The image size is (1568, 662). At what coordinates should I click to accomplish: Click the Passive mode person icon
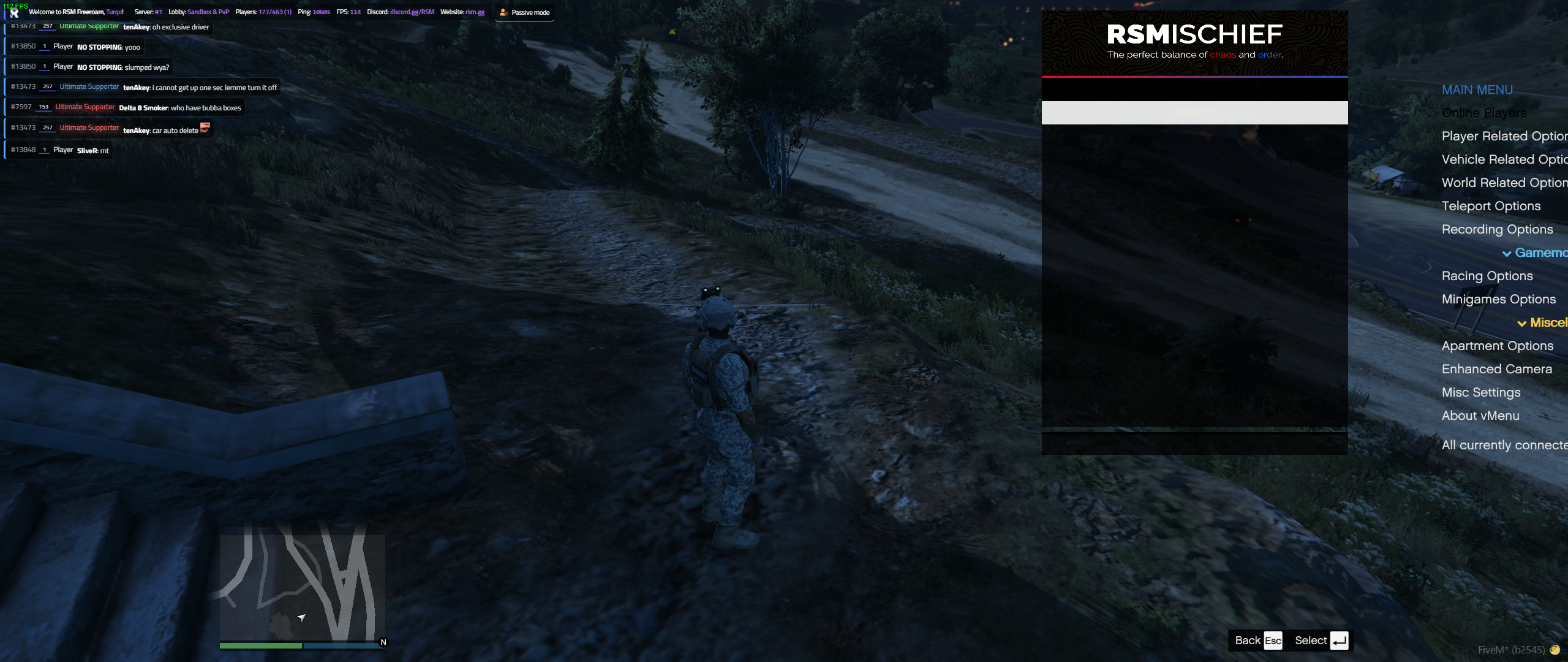503,12
